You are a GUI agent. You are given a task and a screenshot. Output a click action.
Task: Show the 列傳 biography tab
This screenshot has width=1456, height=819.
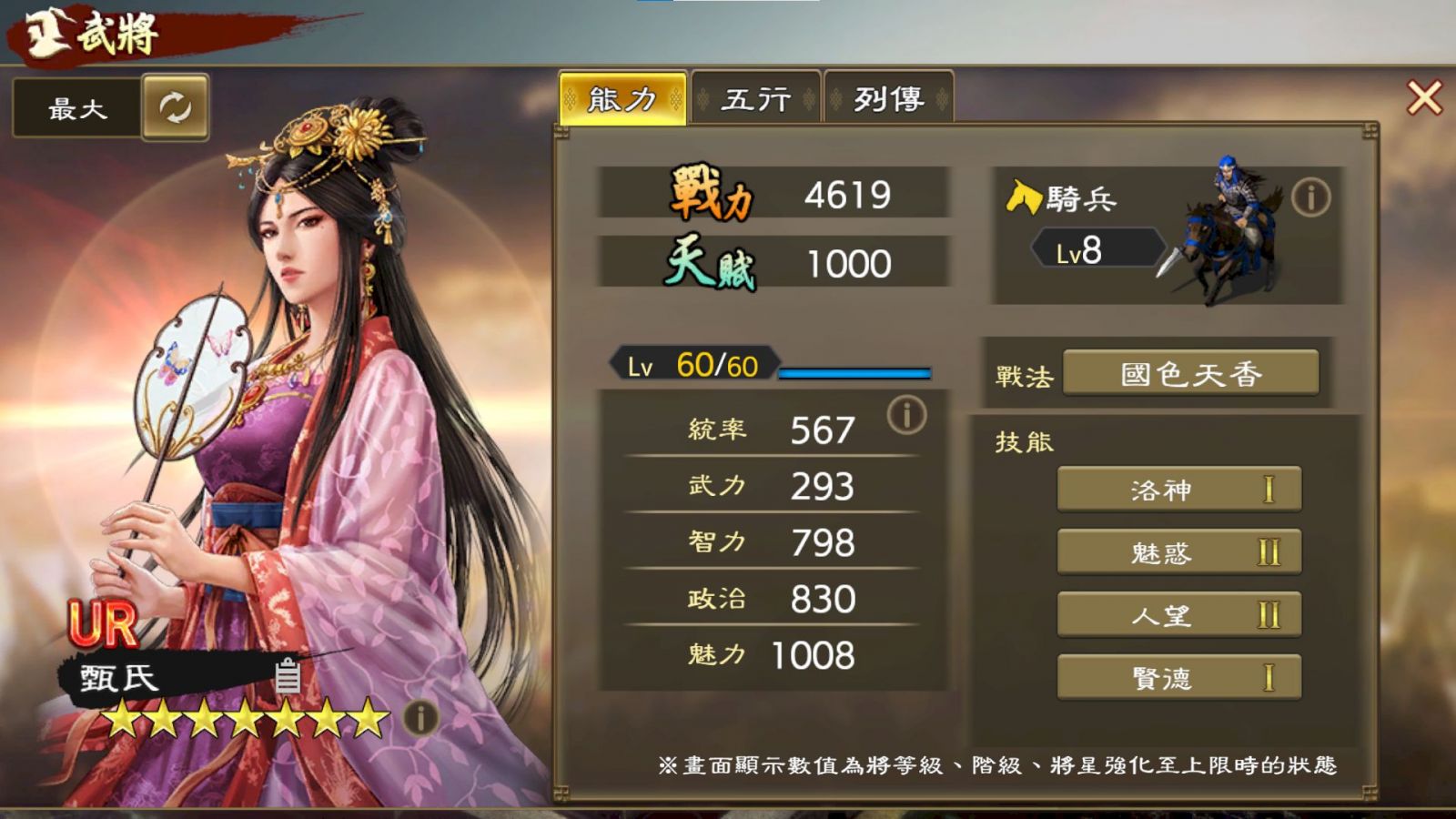click(x=888, y=98)
